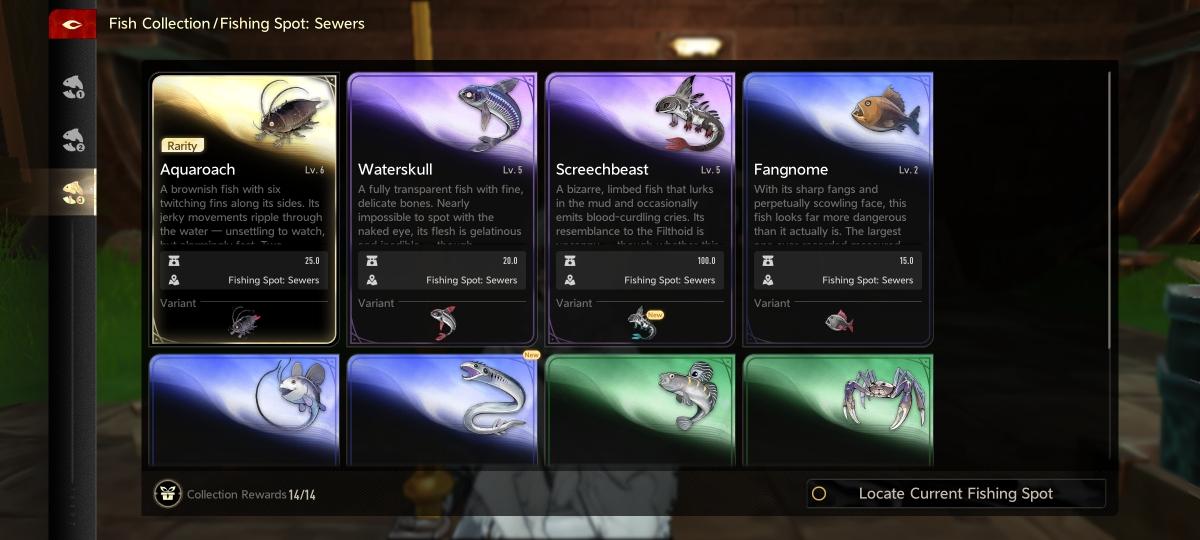Viewport: 1200px width, 540px height.
Task: Click the fish list scrollbar
Action: [1109, 210]
